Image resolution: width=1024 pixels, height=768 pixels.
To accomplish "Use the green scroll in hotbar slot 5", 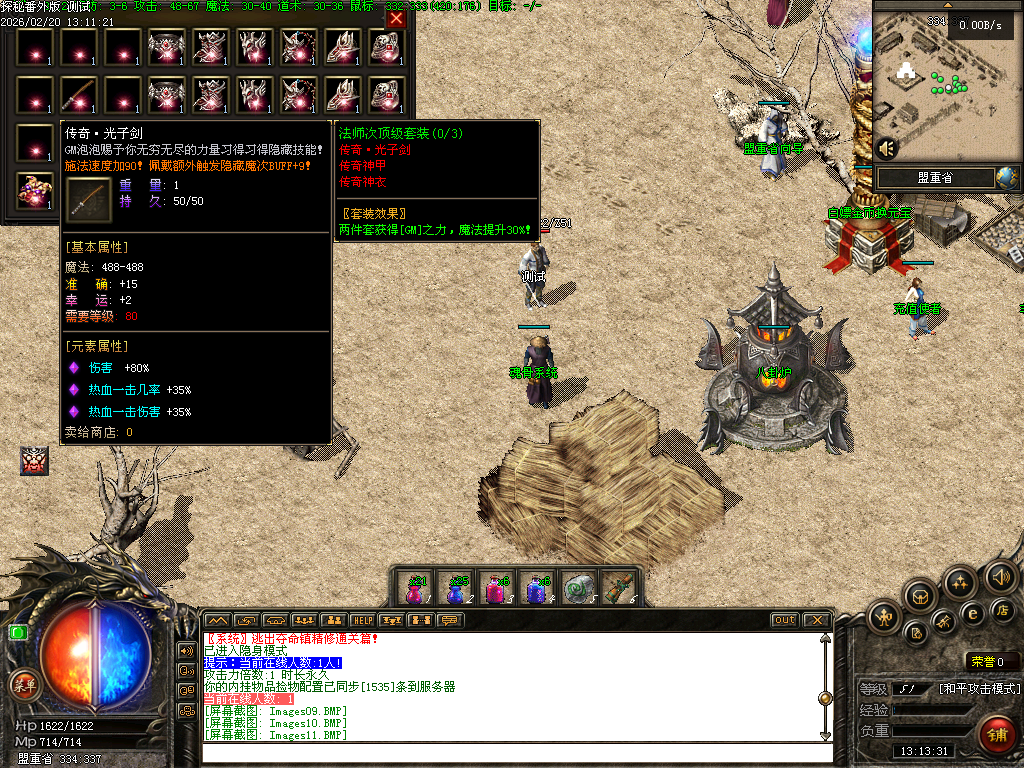I will click(577, 588).
